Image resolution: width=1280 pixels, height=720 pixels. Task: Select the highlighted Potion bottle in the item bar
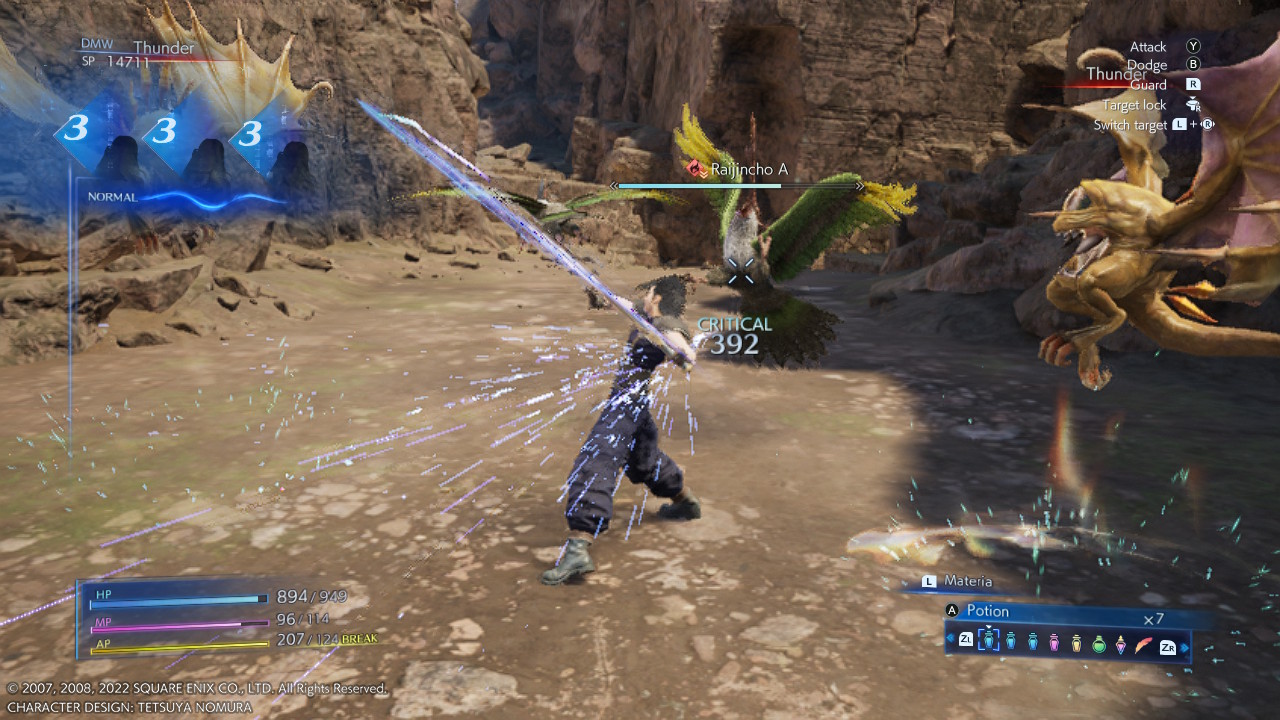(x=988, y=641)
